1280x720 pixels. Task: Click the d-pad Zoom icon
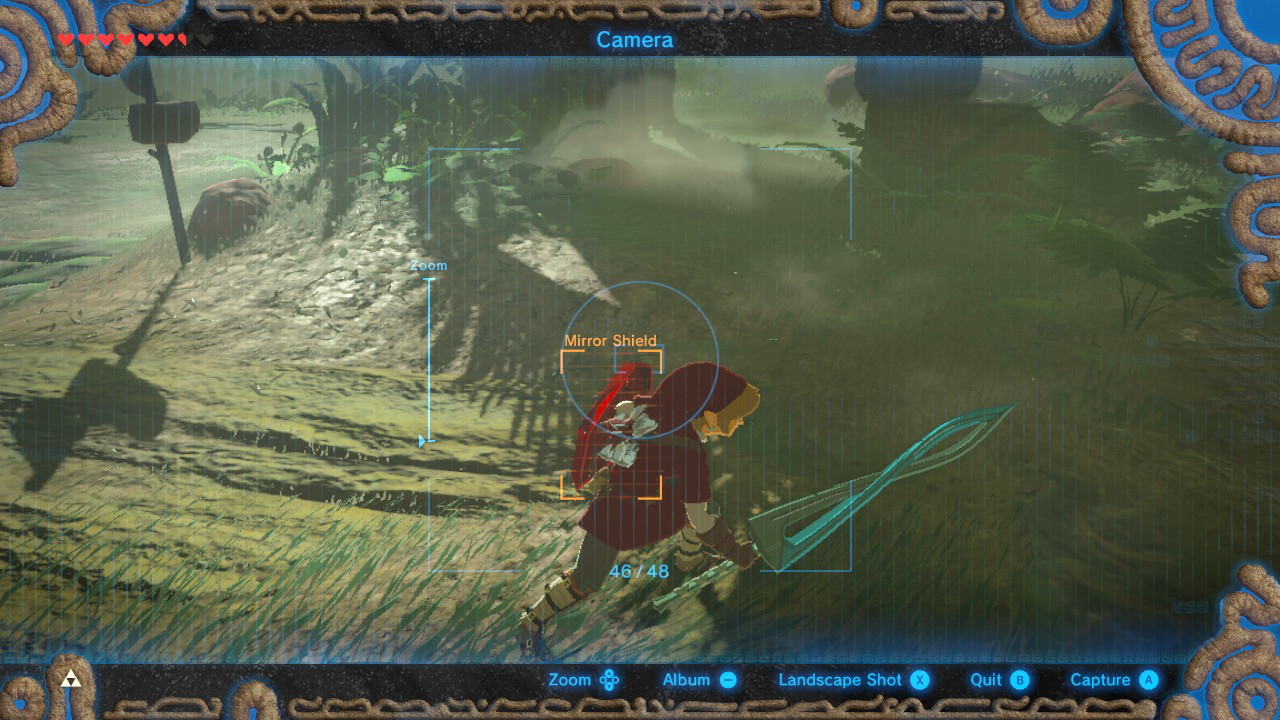click(x=608, y=679)
